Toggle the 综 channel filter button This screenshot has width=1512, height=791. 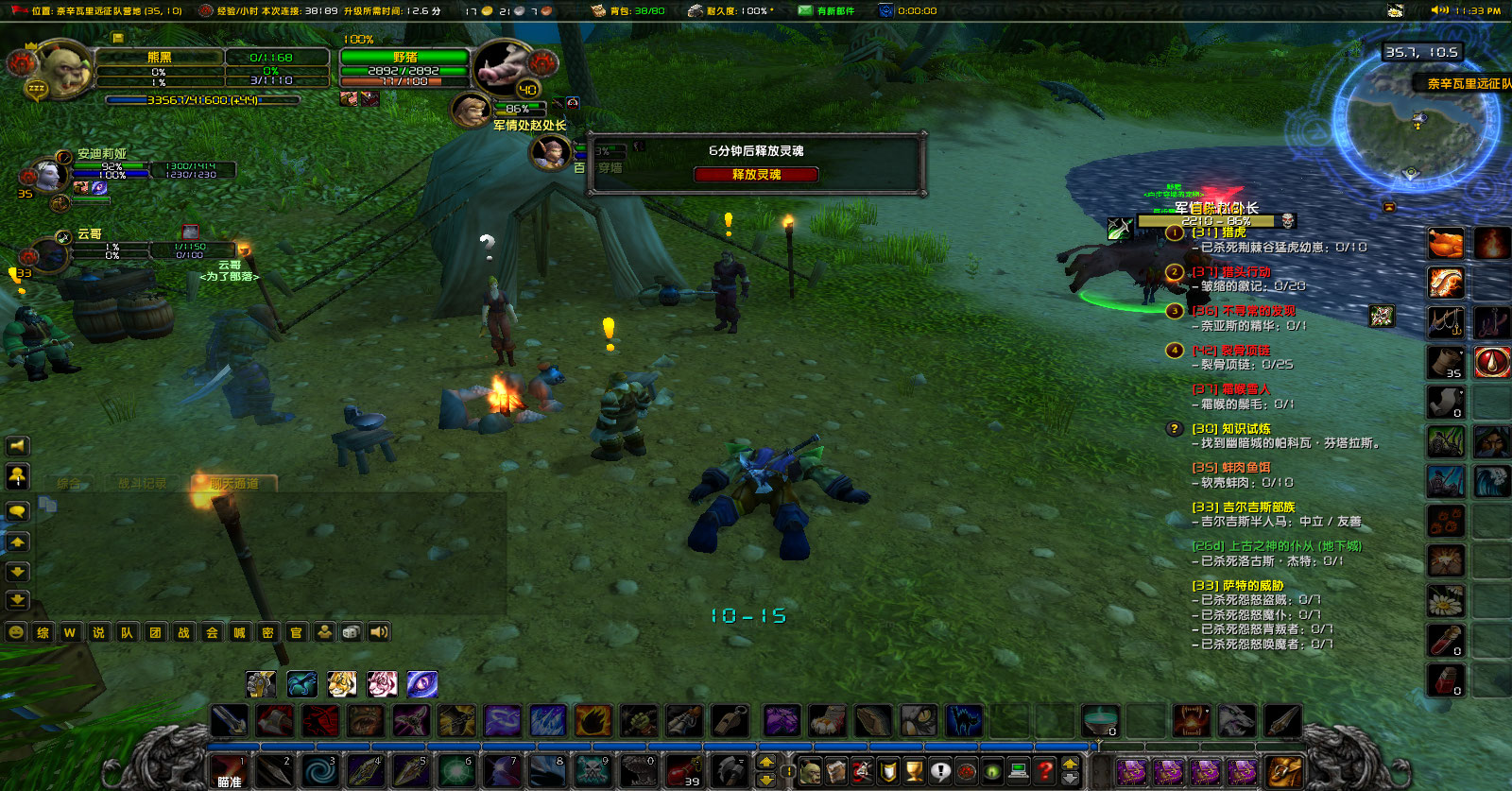click(41, 633)
